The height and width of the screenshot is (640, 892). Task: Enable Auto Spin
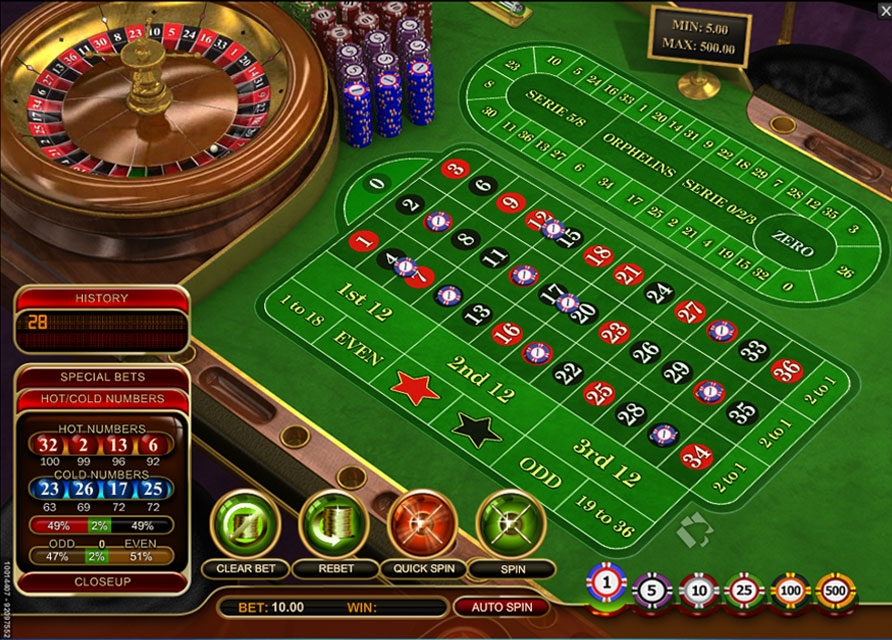click(501, 607)
